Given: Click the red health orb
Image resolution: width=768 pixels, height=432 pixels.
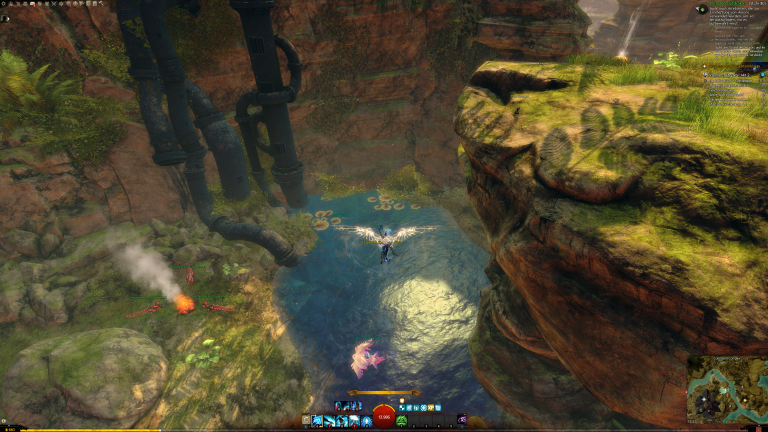Looking at the screenshot, I should click(x=384, y=416).
